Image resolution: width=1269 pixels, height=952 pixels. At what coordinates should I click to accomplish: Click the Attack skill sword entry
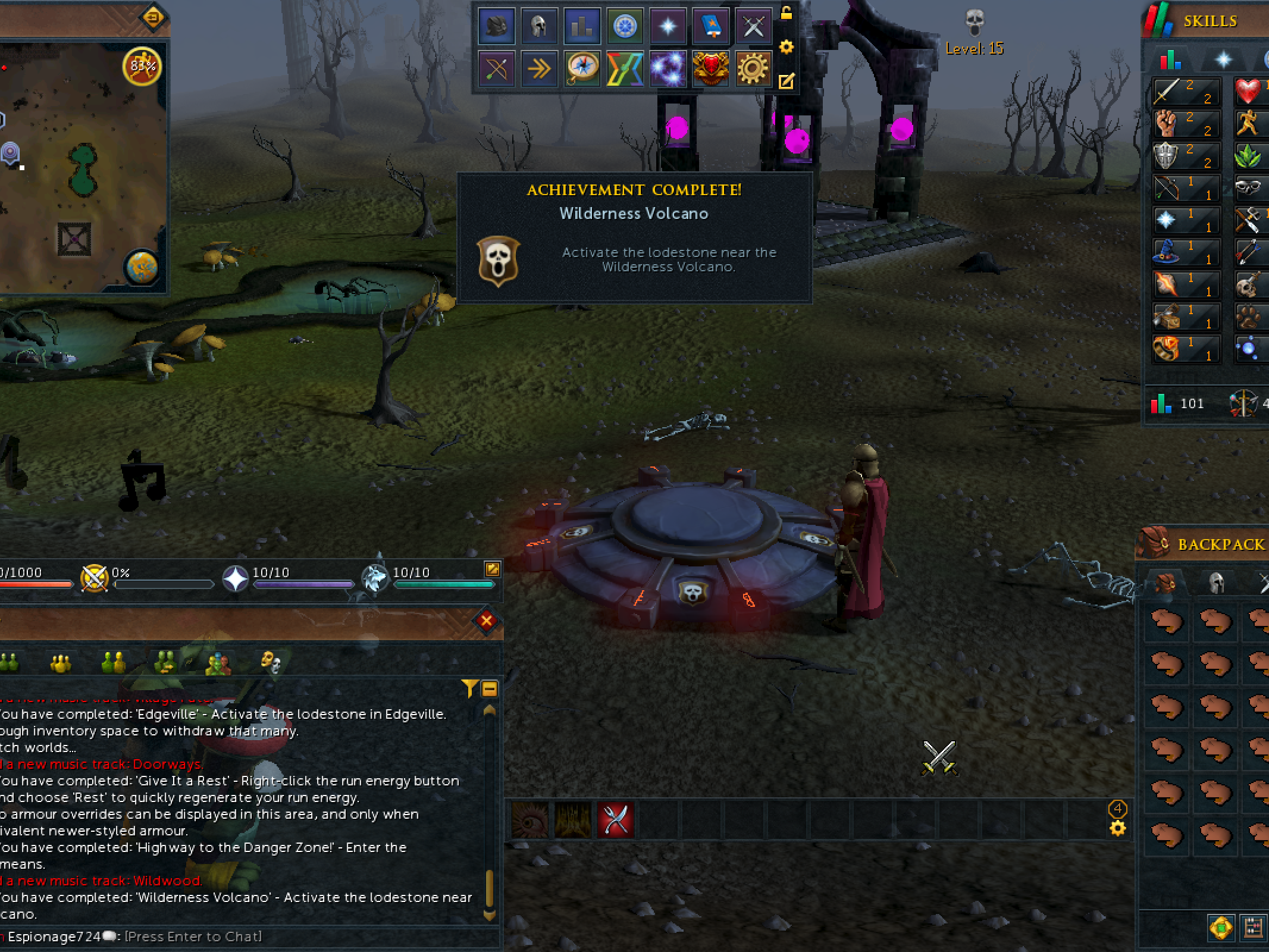click(1186, 92)
